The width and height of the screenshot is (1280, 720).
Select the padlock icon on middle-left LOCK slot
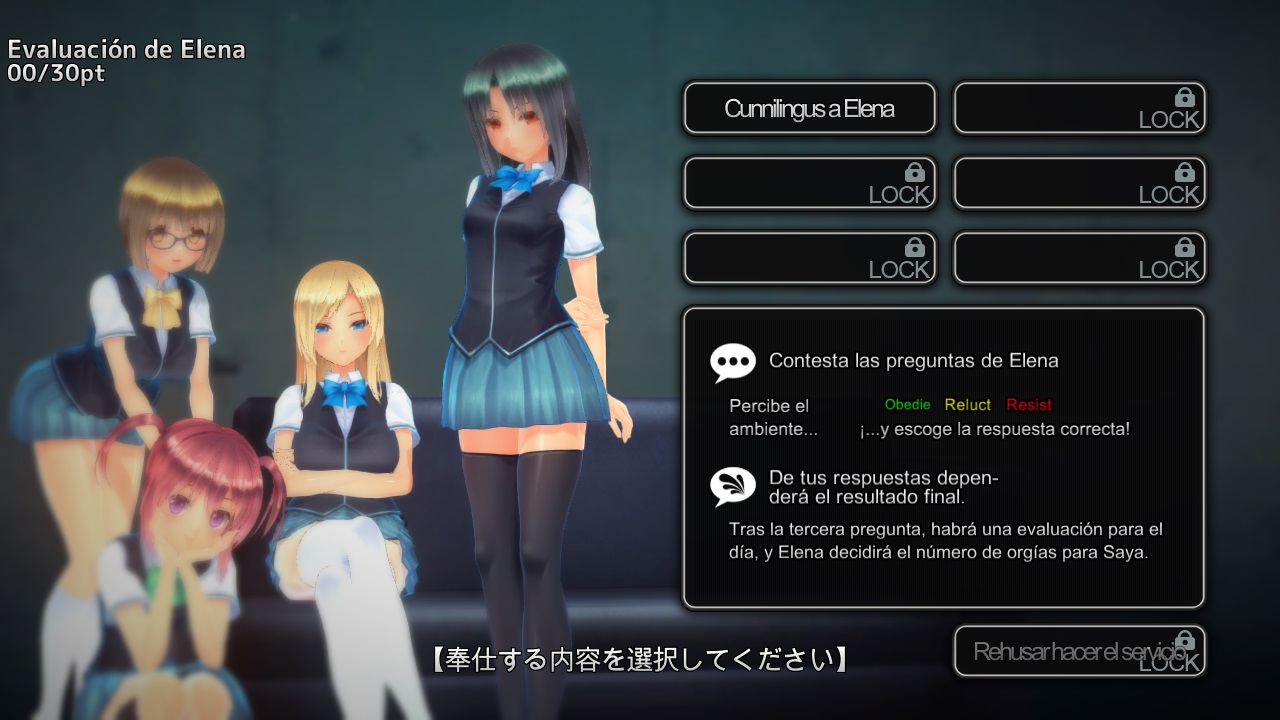[913, 170]
